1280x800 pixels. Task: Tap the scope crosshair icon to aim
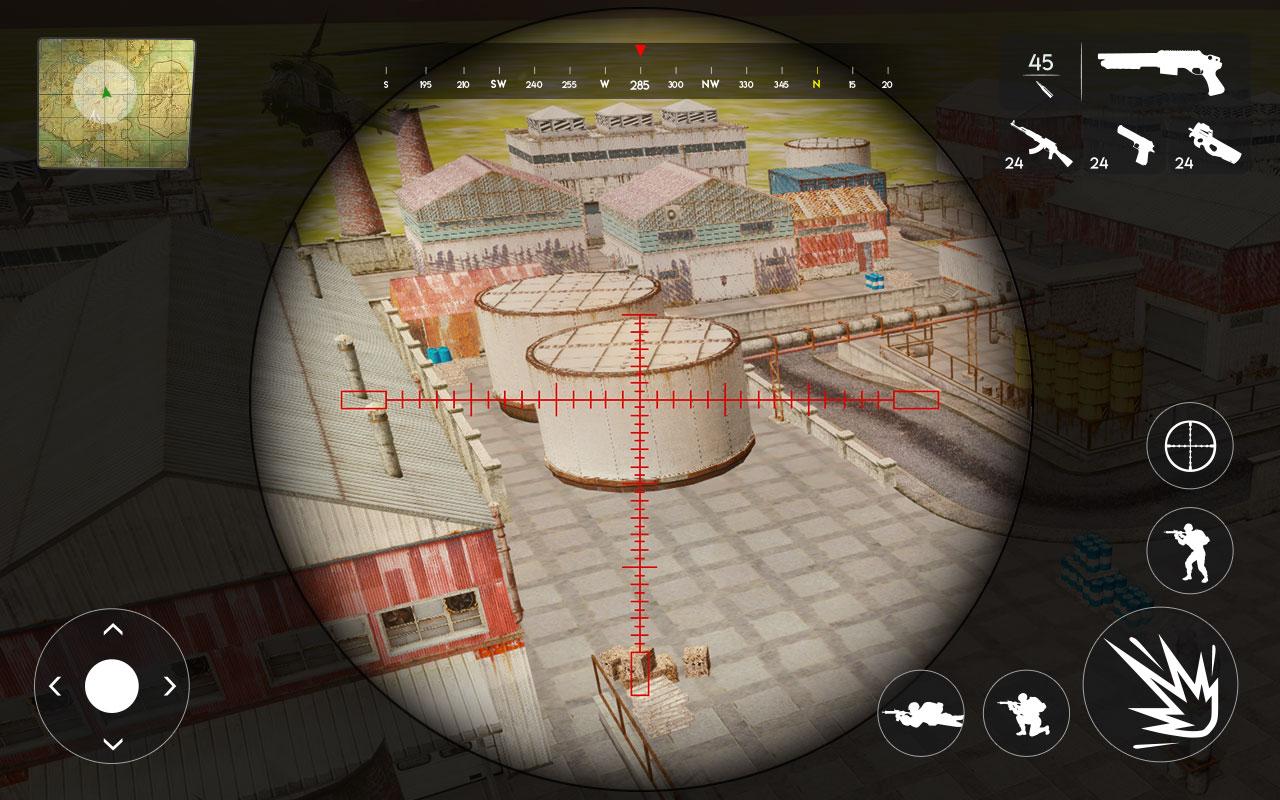pos(1190,444)
